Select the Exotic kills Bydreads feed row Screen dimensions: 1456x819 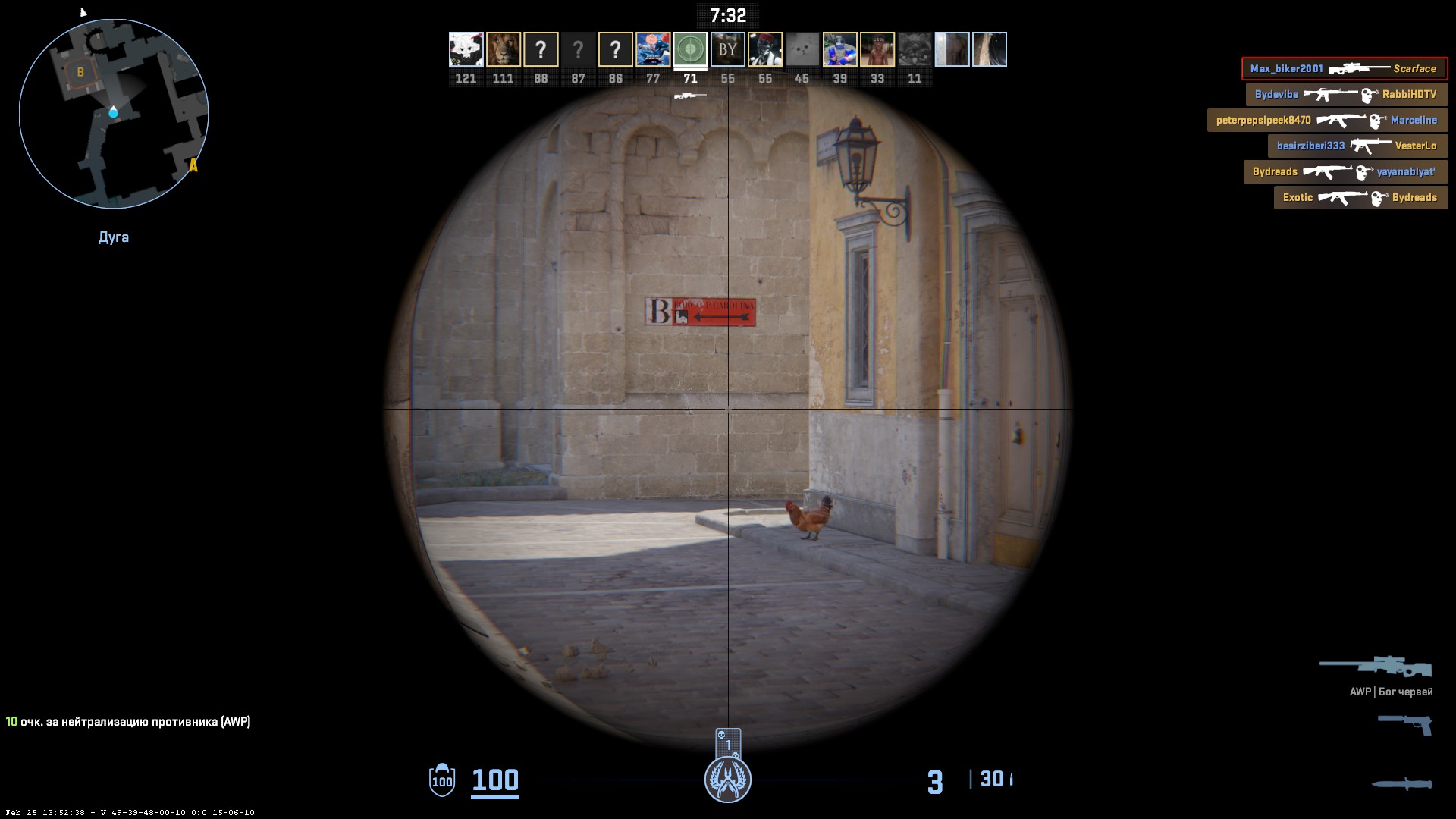(1360, 198)
